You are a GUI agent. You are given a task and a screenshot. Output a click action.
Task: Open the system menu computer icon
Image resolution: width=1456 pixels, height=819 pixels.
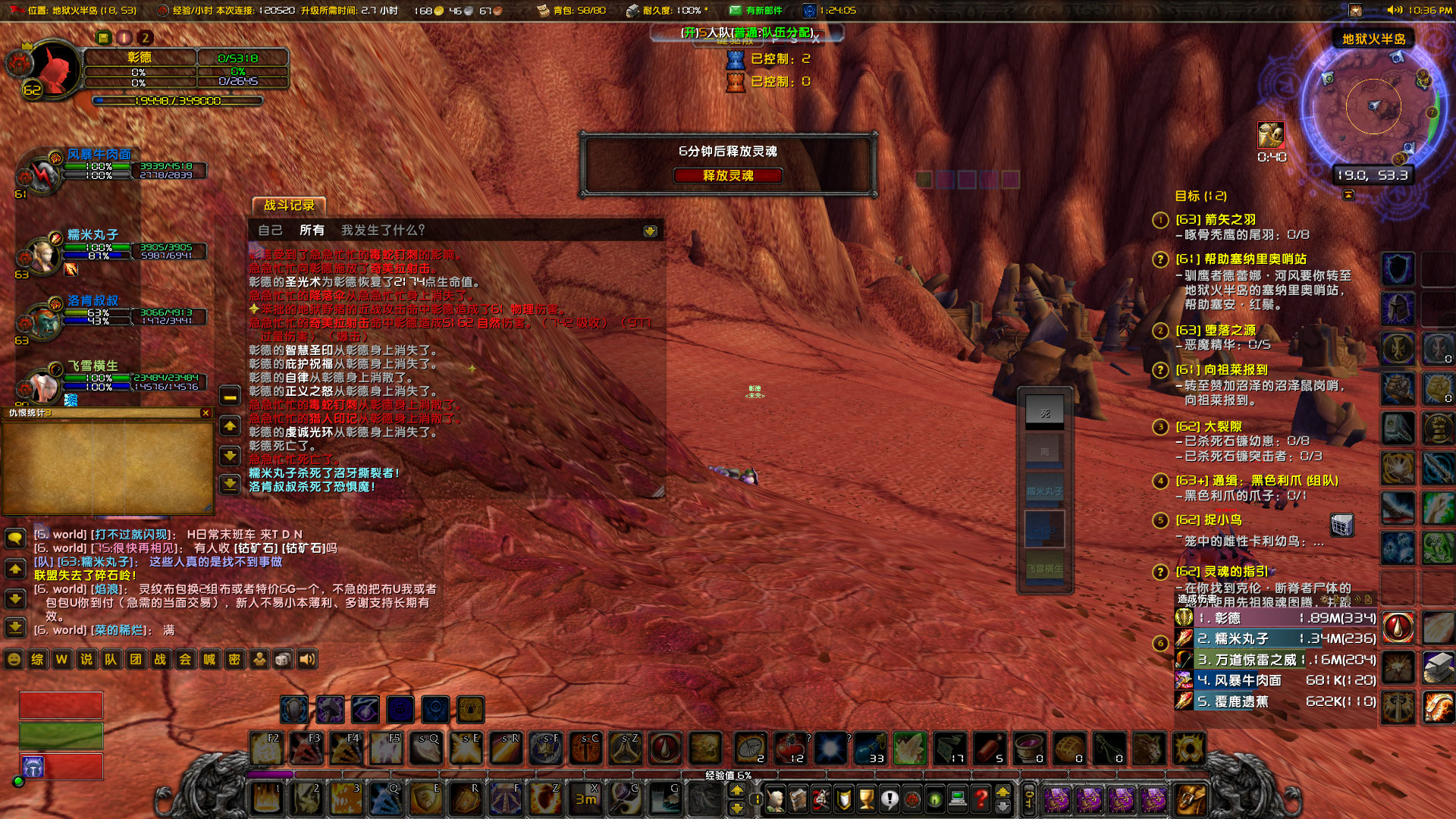(958, 799)
